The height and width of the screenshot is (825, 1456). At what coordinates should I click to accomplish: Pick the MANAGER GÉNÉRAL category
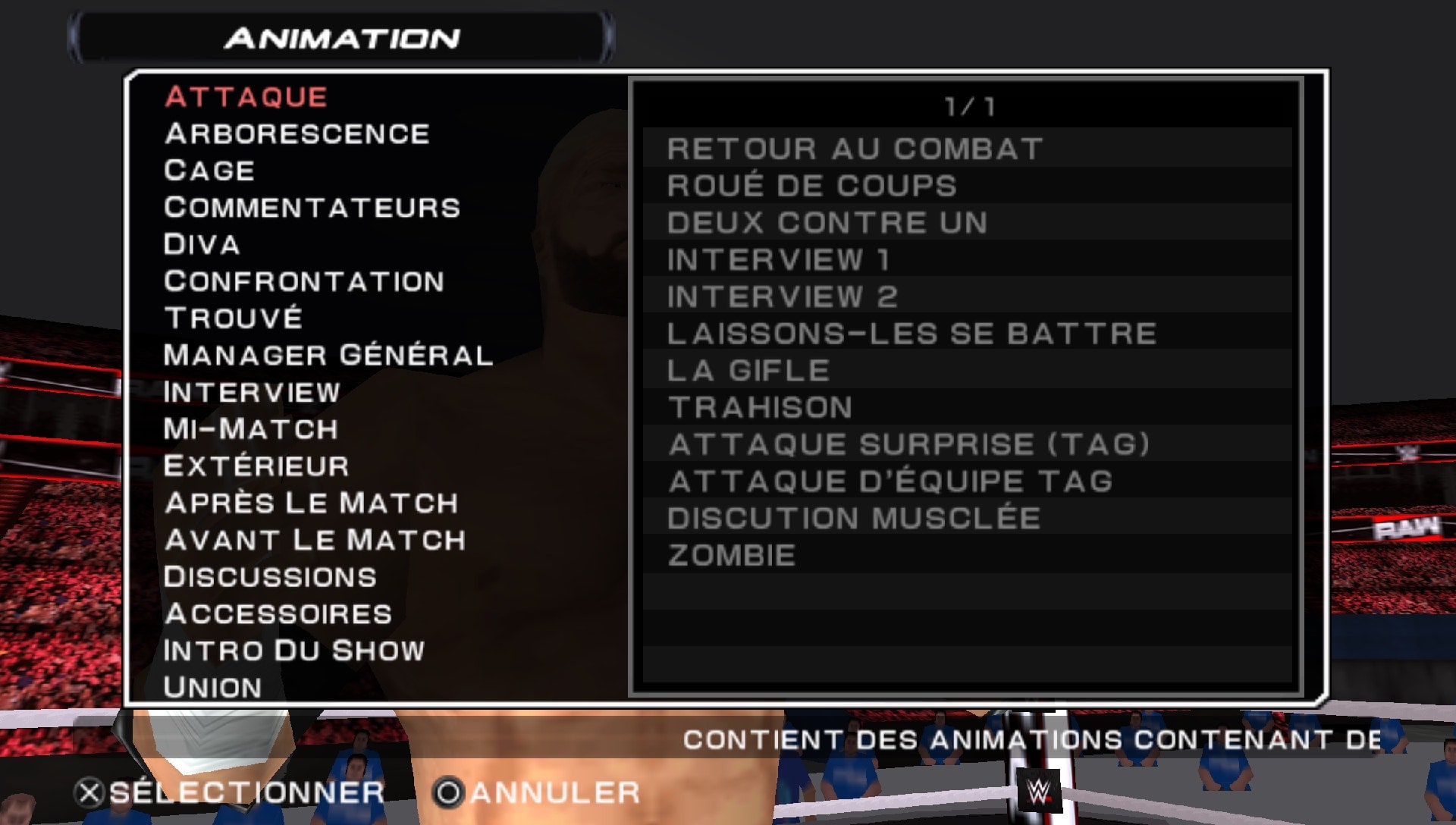(x=328, y=353)
